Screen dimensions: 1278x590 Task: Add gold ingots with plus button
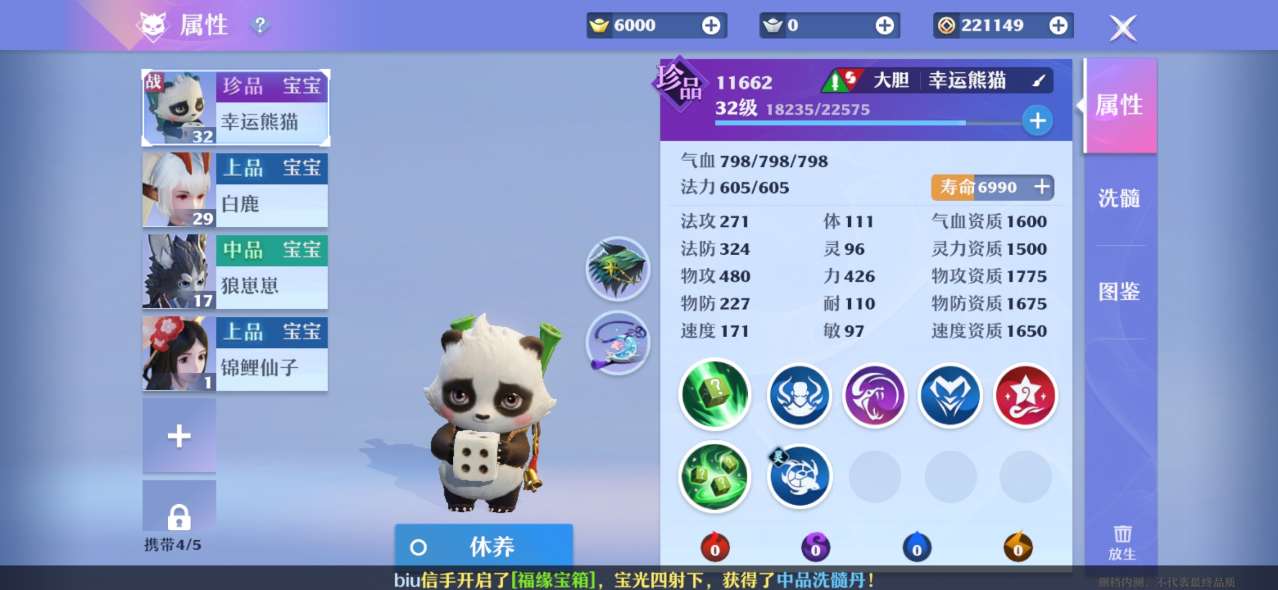pos(711,26)
